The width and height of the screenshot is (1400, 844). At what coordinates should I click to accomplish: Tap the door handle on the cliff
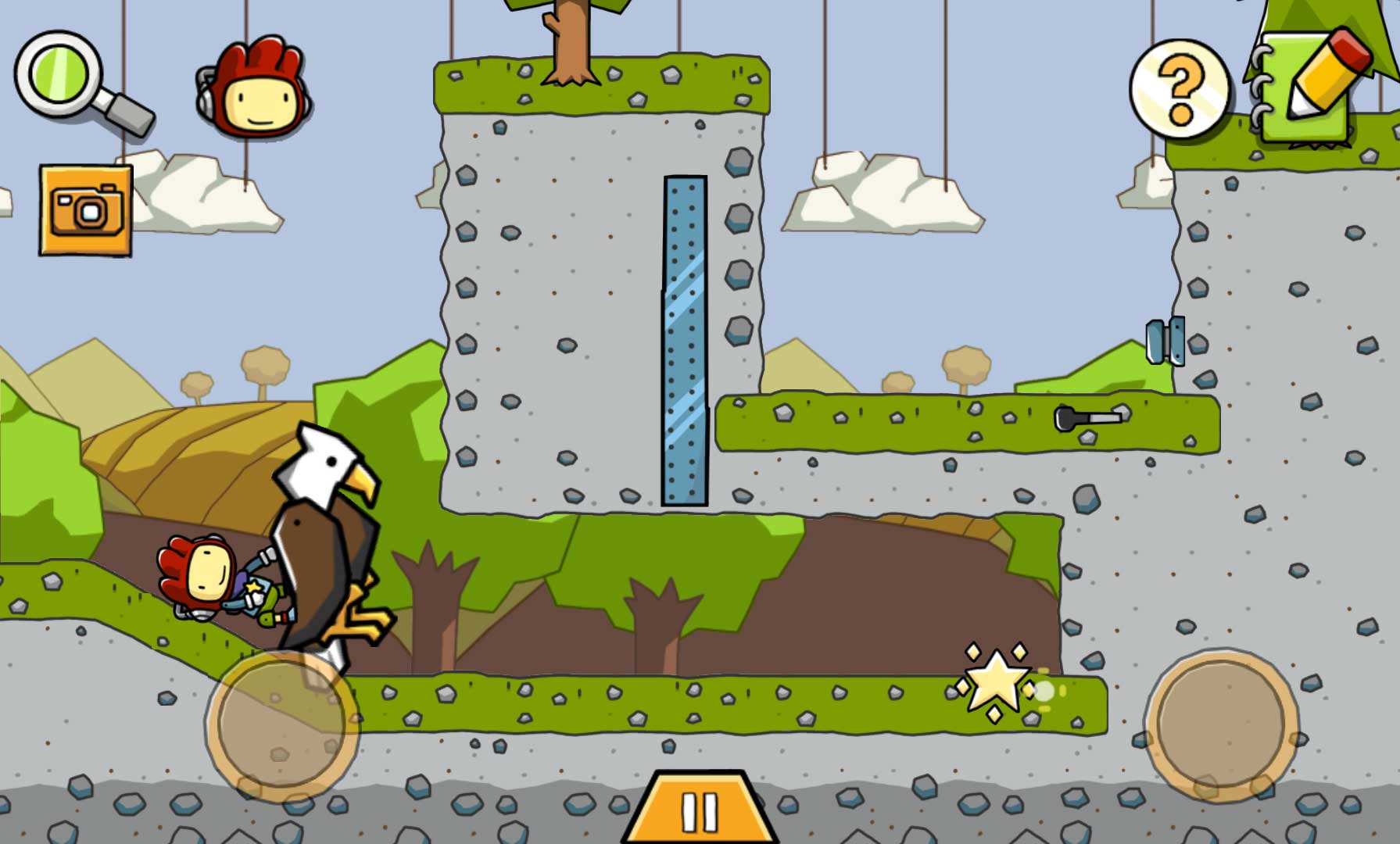click(1166, 342)
